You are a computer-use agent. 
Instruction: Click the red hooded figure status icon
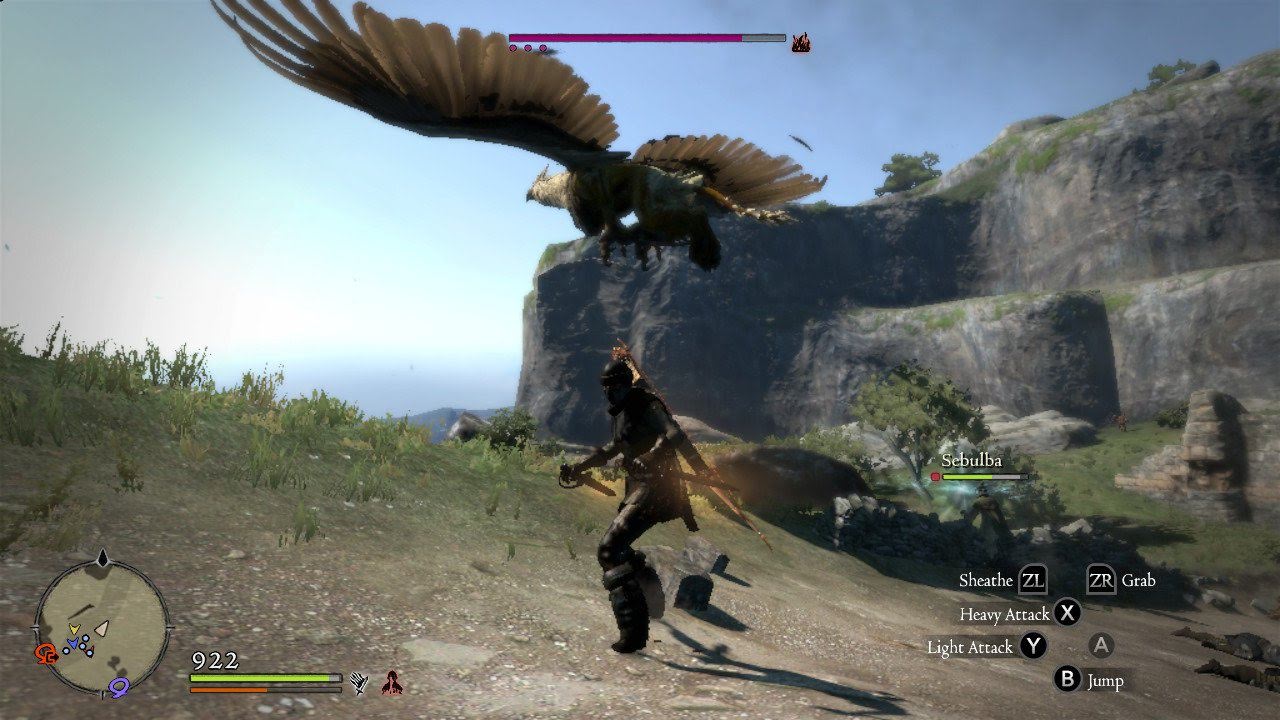392,683
